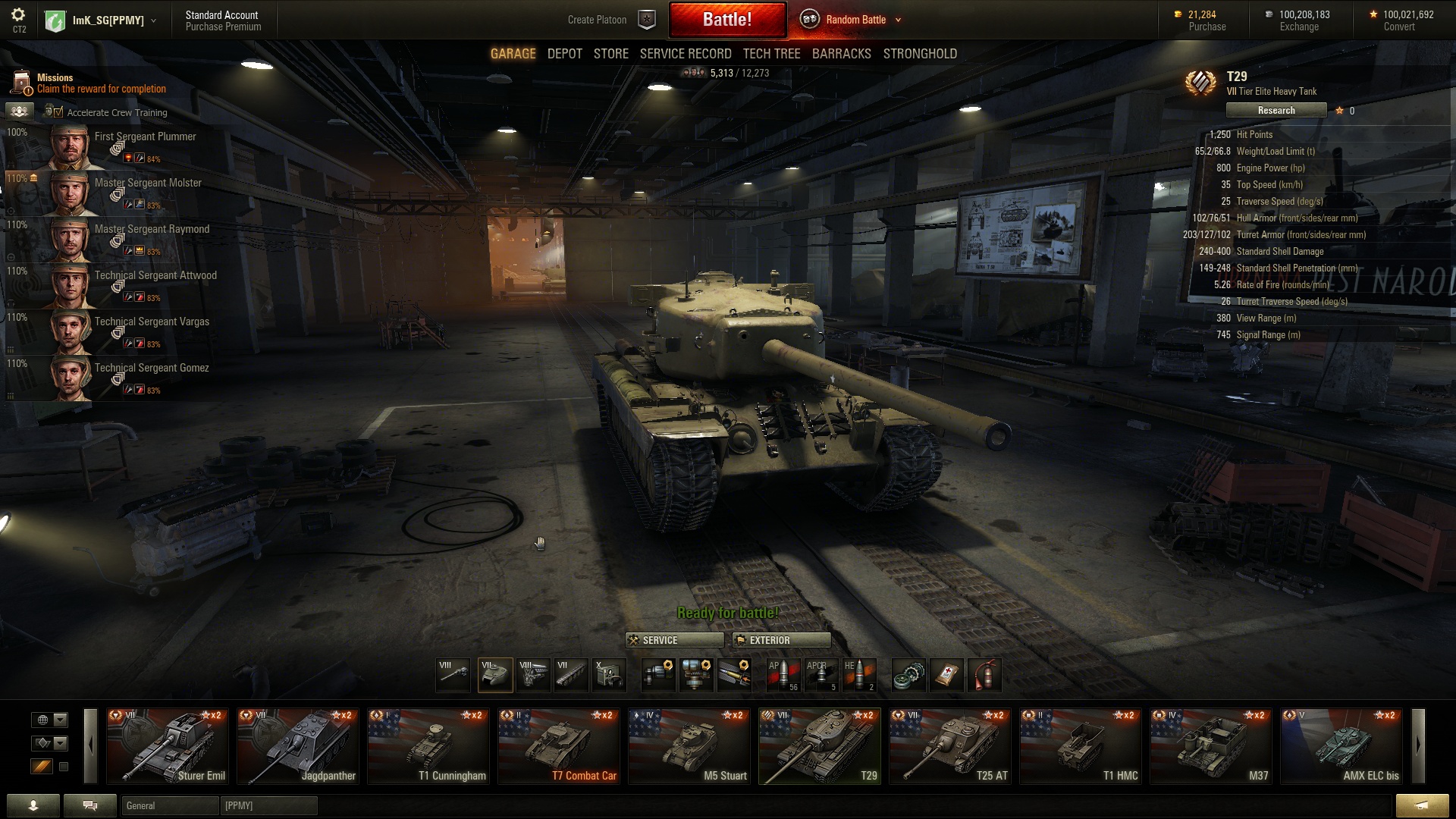Open the settings gear menu
Viewport: 1456px width, 819px height.
19,15
